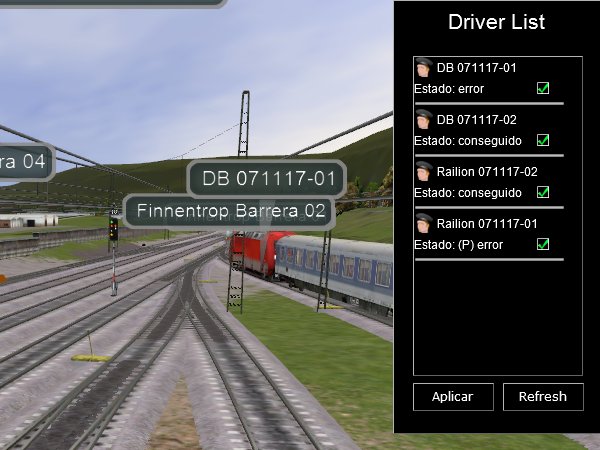
Task: Select driver DB 071117-01 in list
Action: [477, 67]
